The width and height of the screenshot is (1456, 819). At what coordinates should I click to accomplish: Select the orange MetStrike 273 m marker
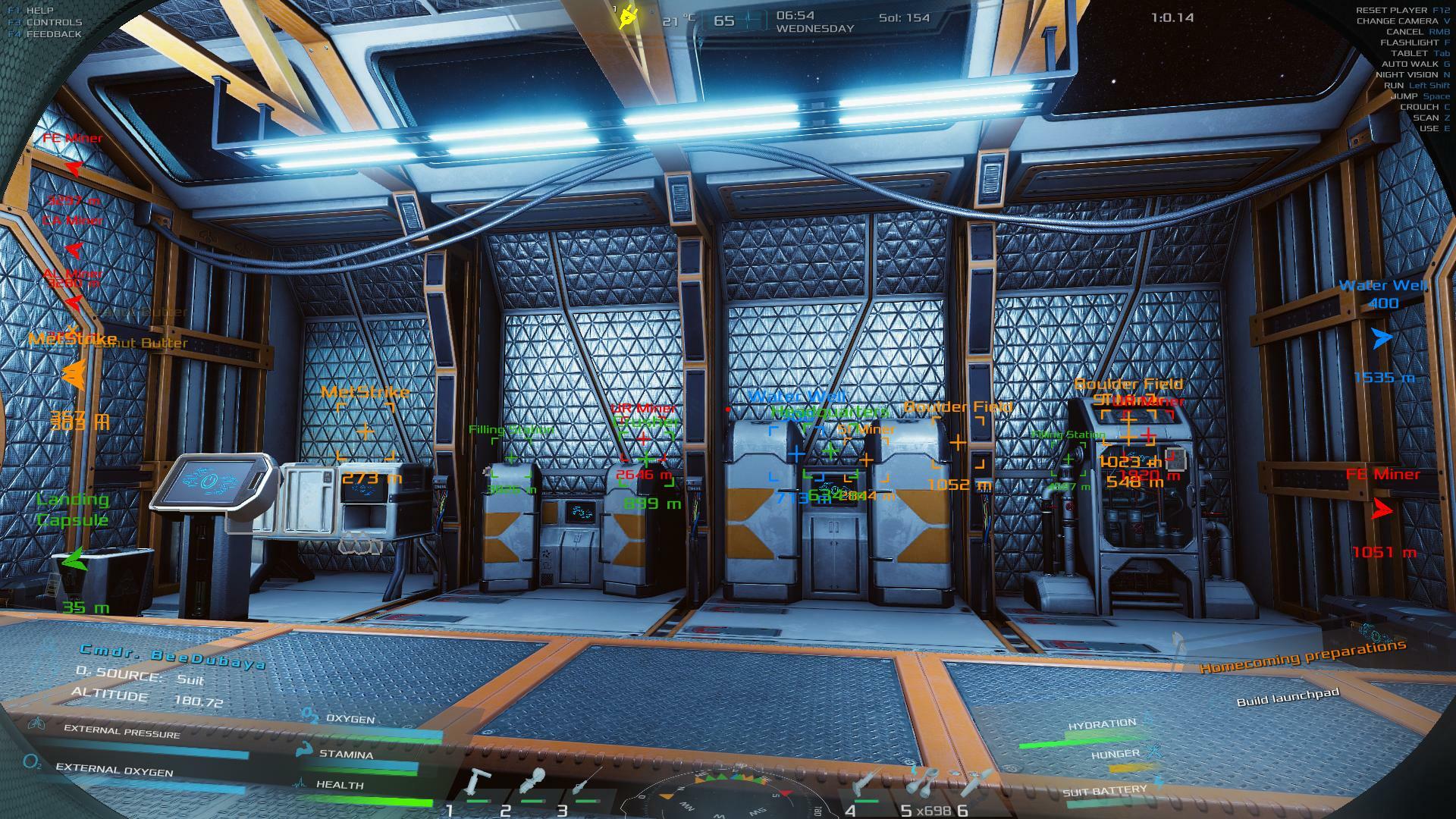(366, 432)
